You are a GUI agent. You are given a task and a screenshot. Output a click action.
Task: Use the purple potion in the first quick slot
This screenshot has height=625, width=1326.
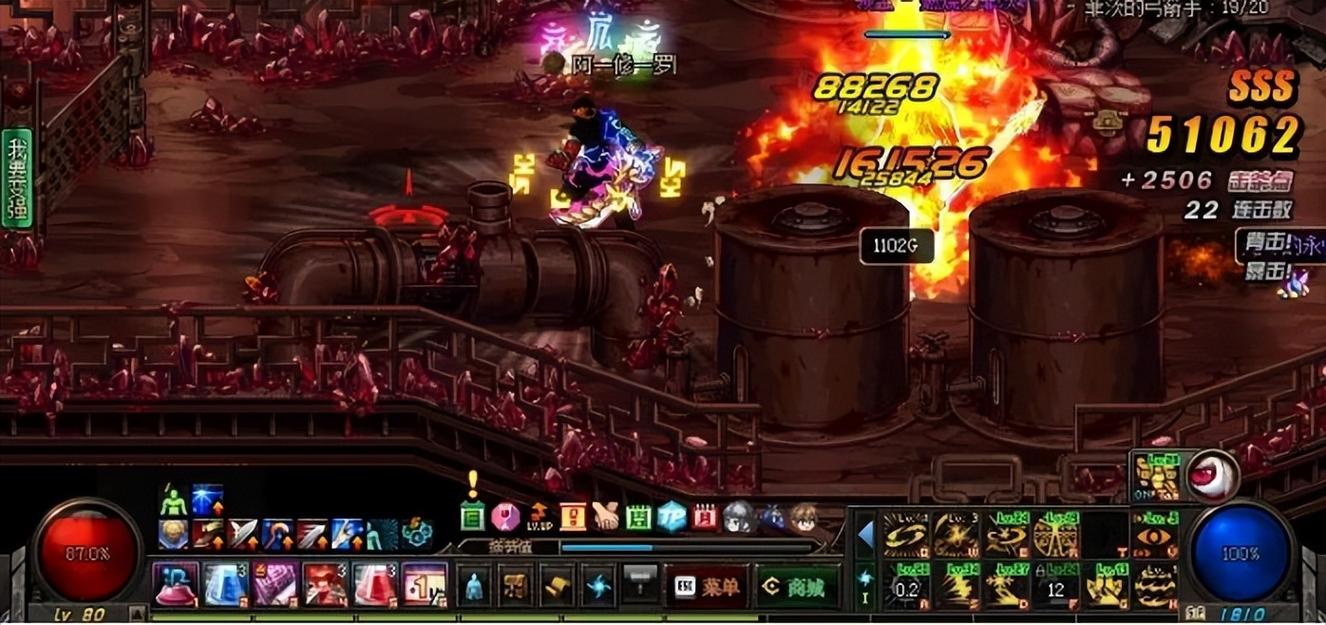click(175, 584)
